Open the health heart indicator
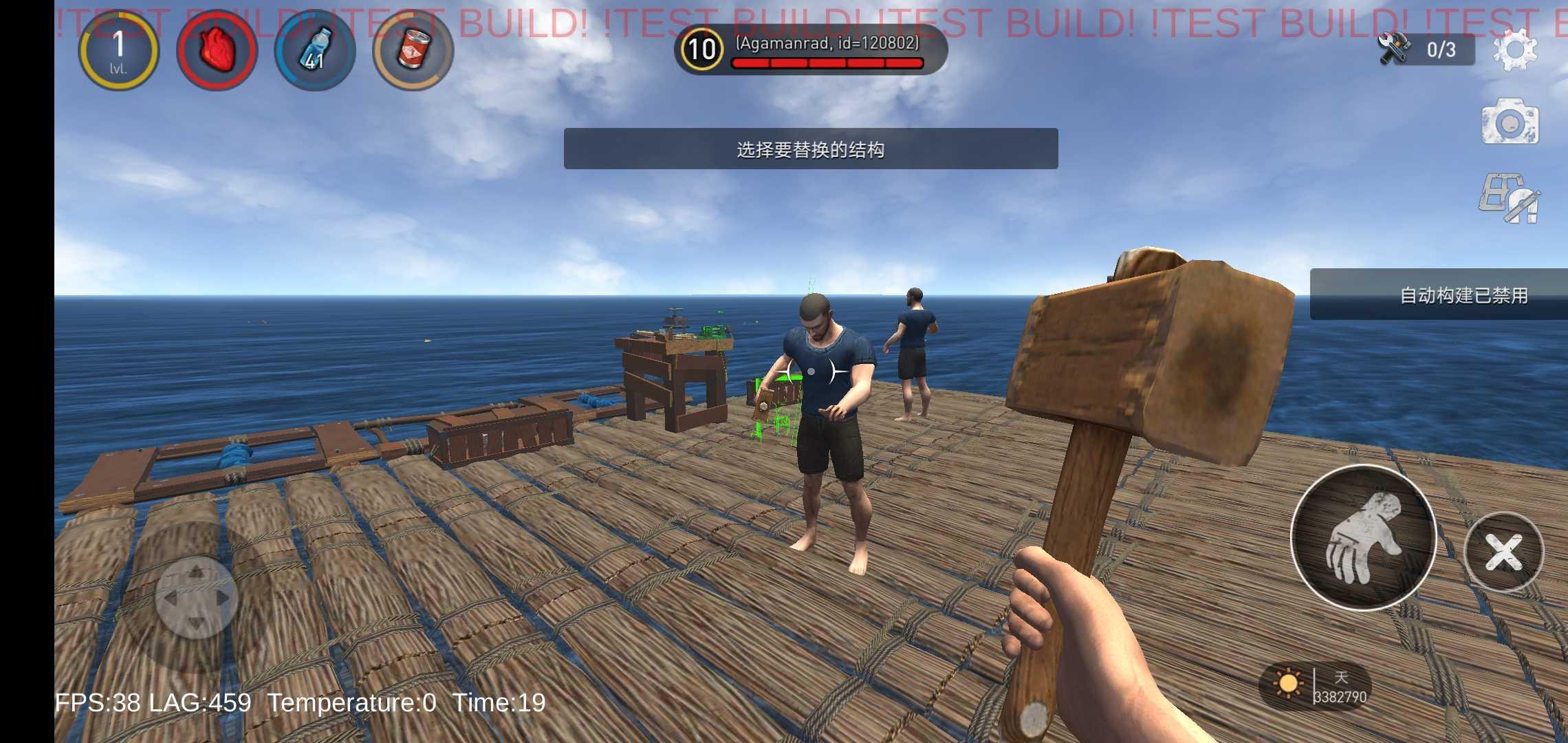 (x=216, y=50)
